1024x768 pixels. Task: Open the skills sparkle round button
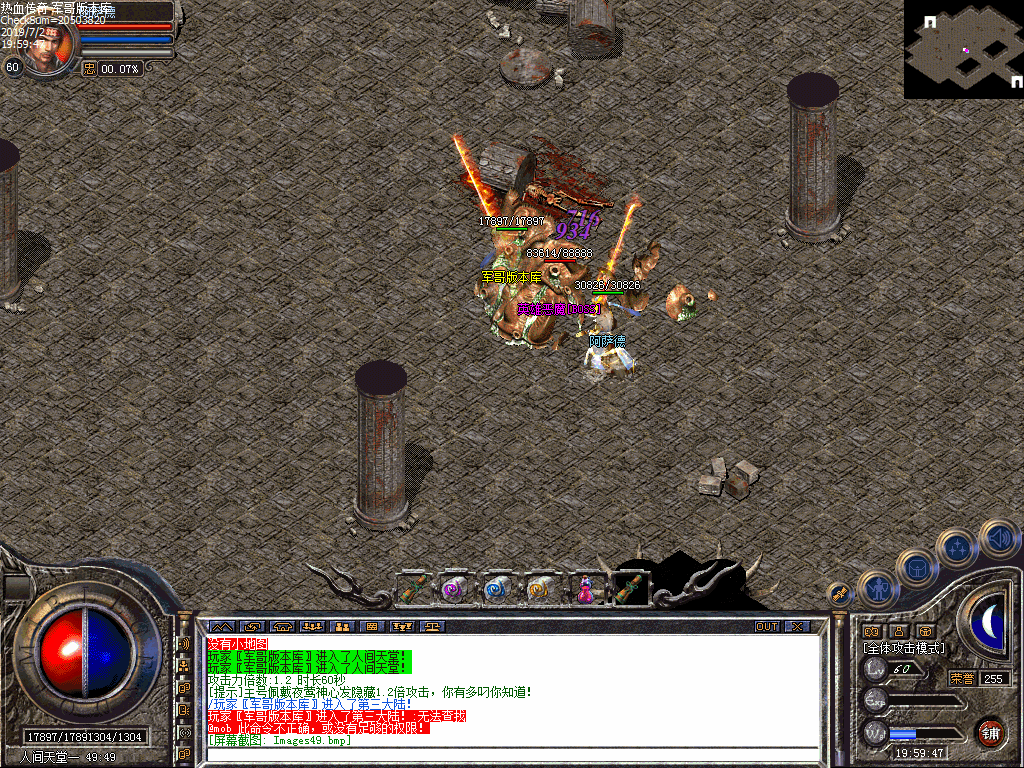pos(957,548)
